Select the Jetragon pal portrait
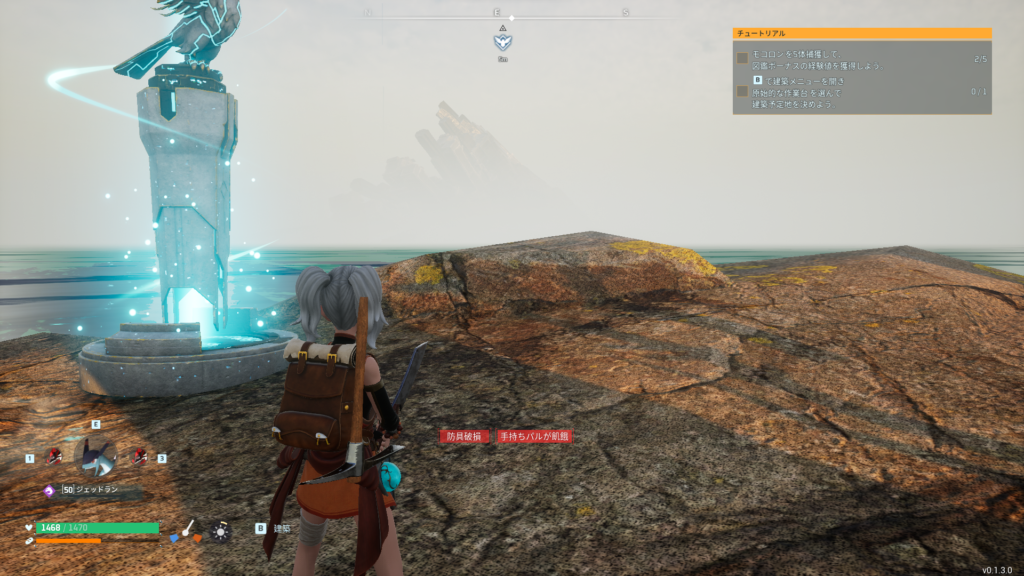The image size is (1024, 576). (x=96, y=458)
